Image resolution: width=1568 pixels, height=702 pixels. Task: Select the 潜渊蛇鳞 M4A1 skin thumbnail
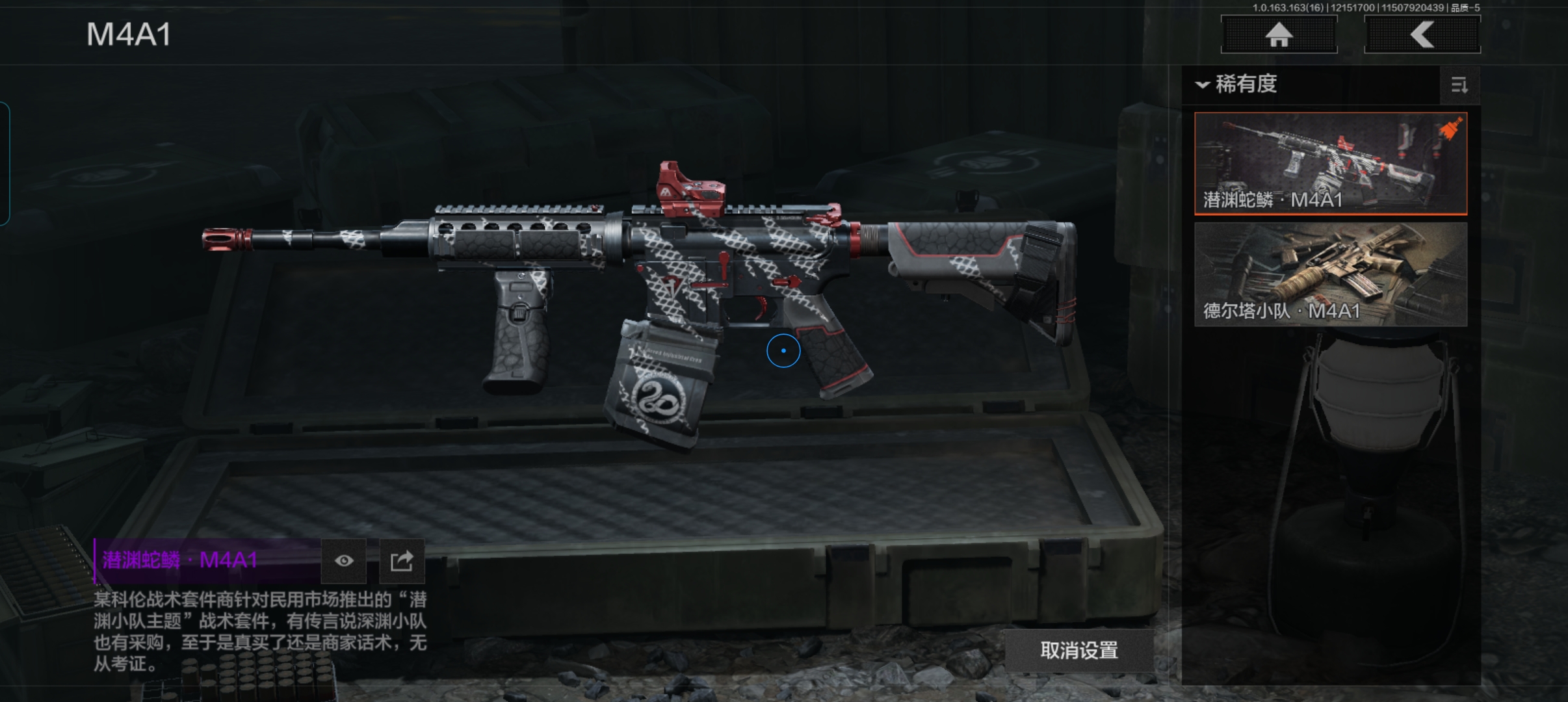[1330, 163]
